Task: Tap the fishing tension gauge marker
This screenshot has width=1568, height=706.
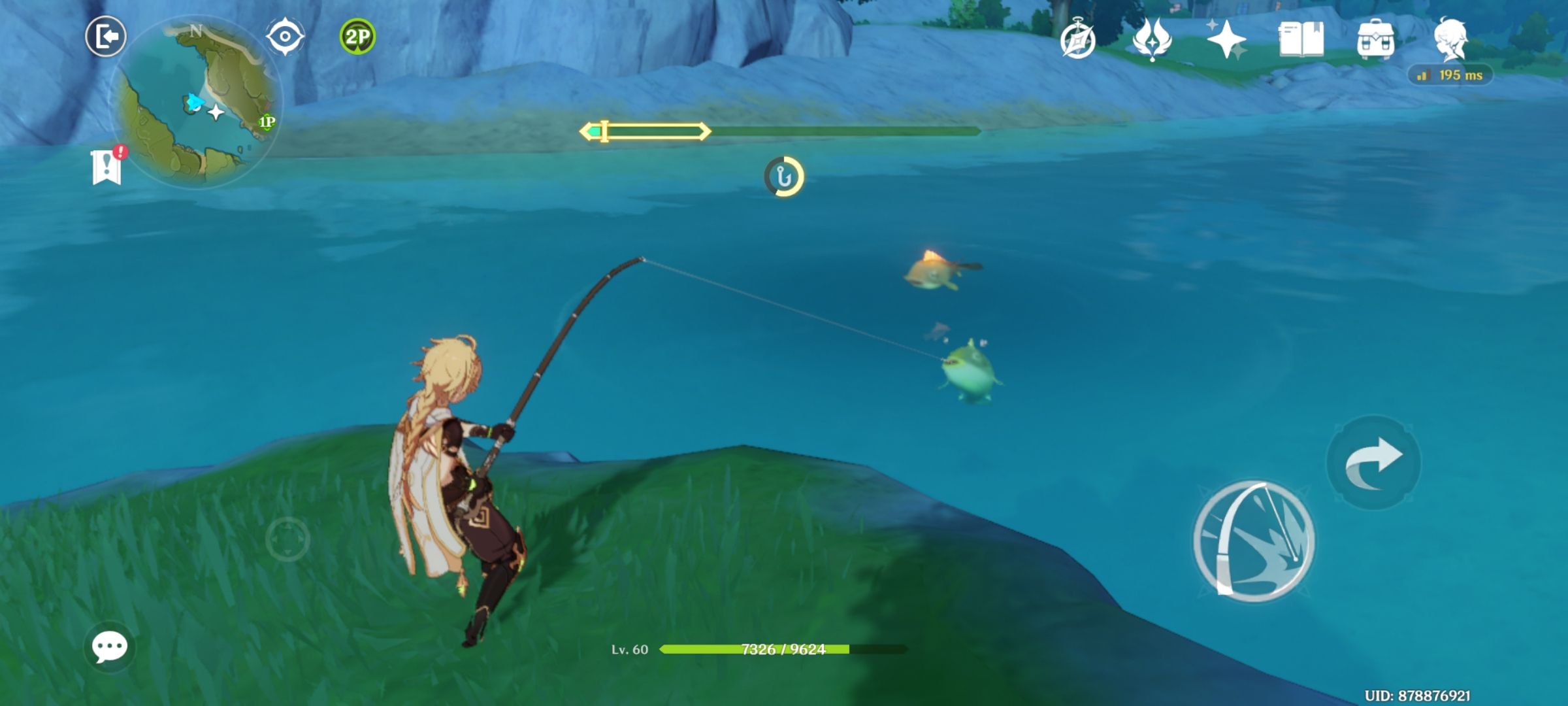Action: tap(604, 131)
